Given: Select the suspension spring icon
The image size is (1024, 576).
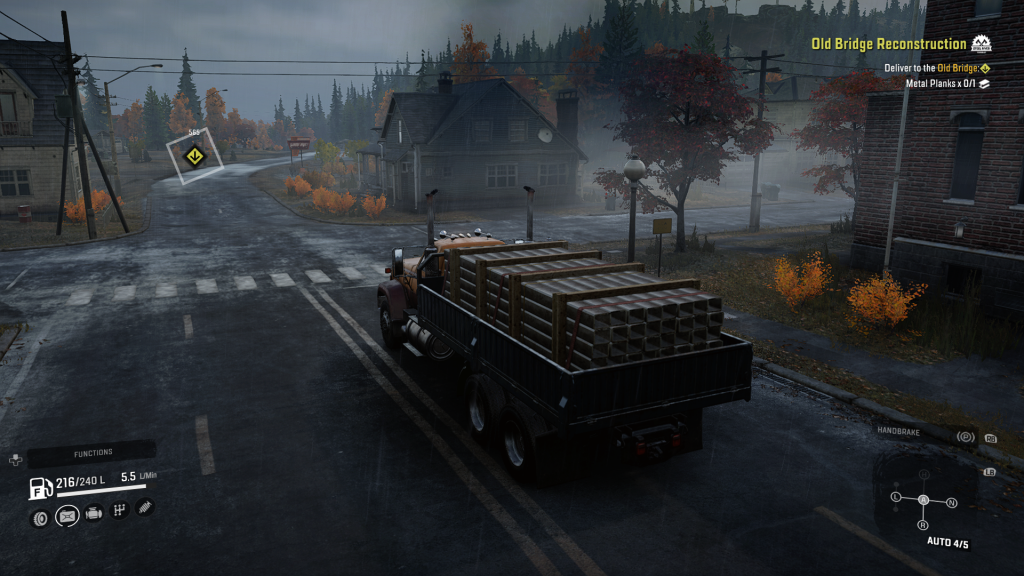Looking at the screenshot, I should 145,507.
